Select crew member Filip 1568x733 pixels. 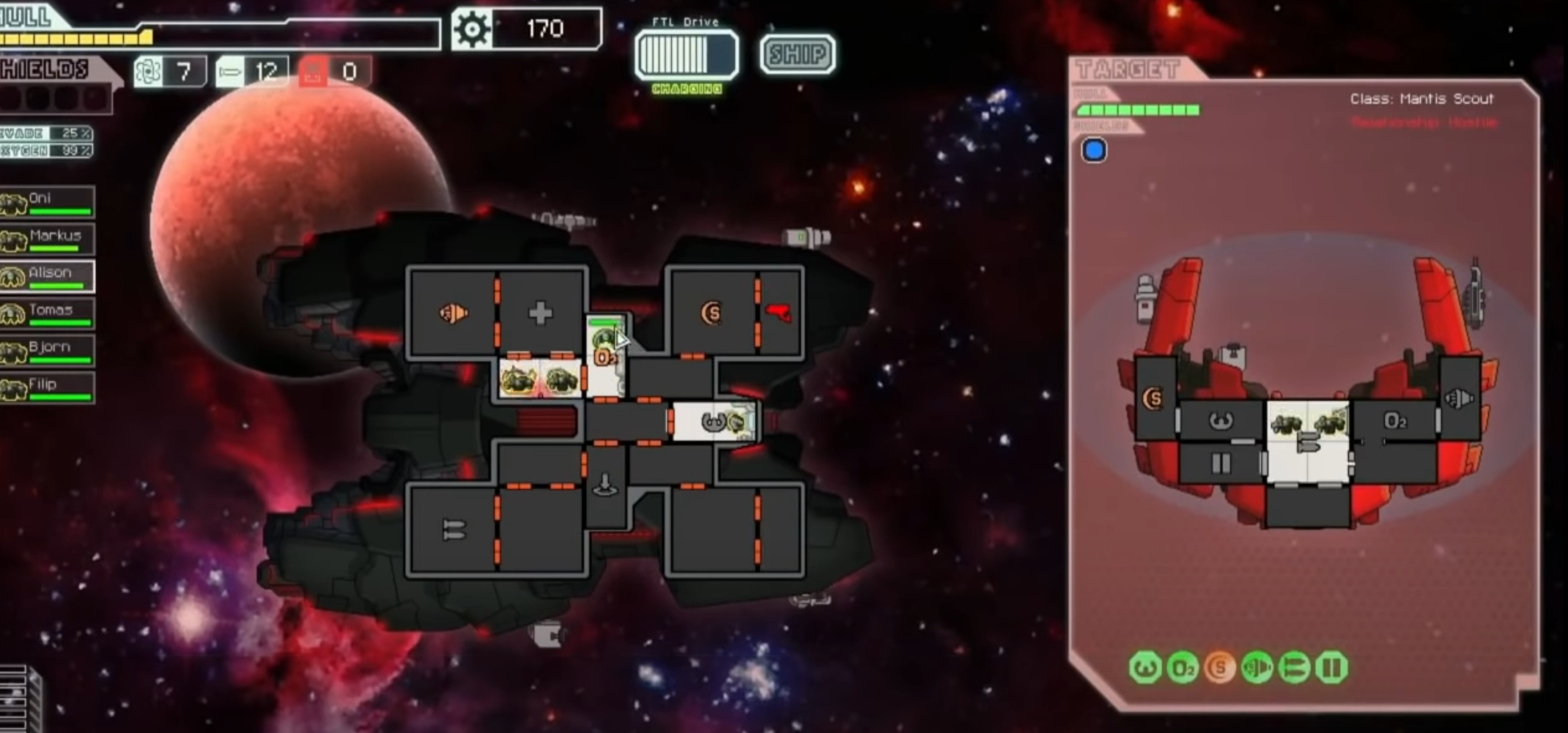click(48, 384)
